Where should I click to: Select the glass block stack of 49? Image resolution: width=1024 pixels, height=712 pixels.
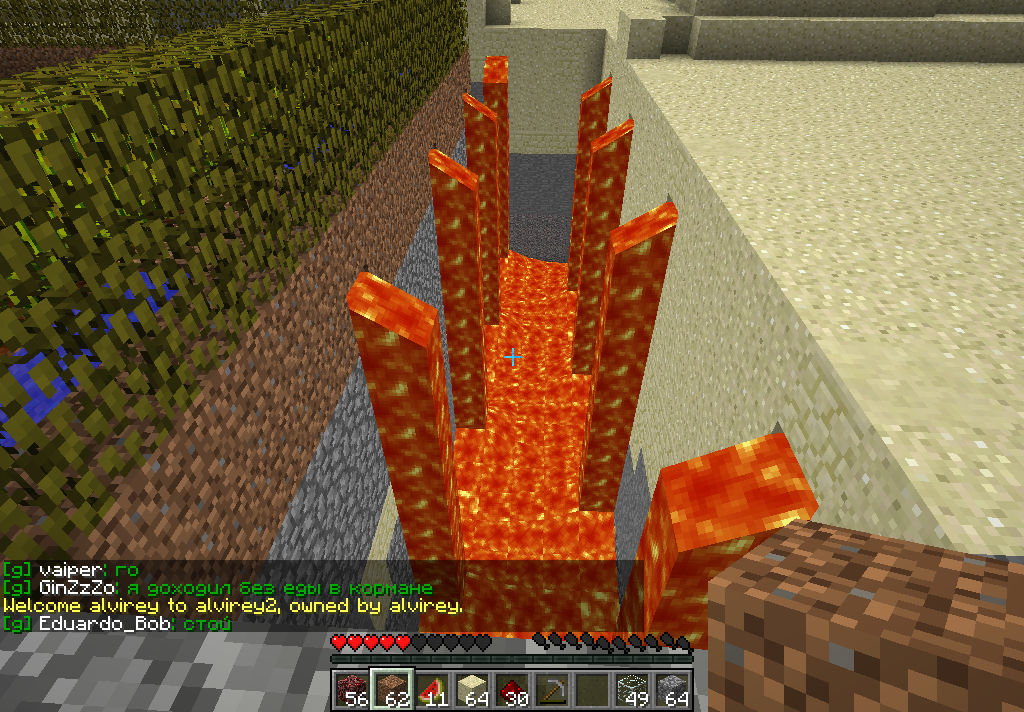631,690
